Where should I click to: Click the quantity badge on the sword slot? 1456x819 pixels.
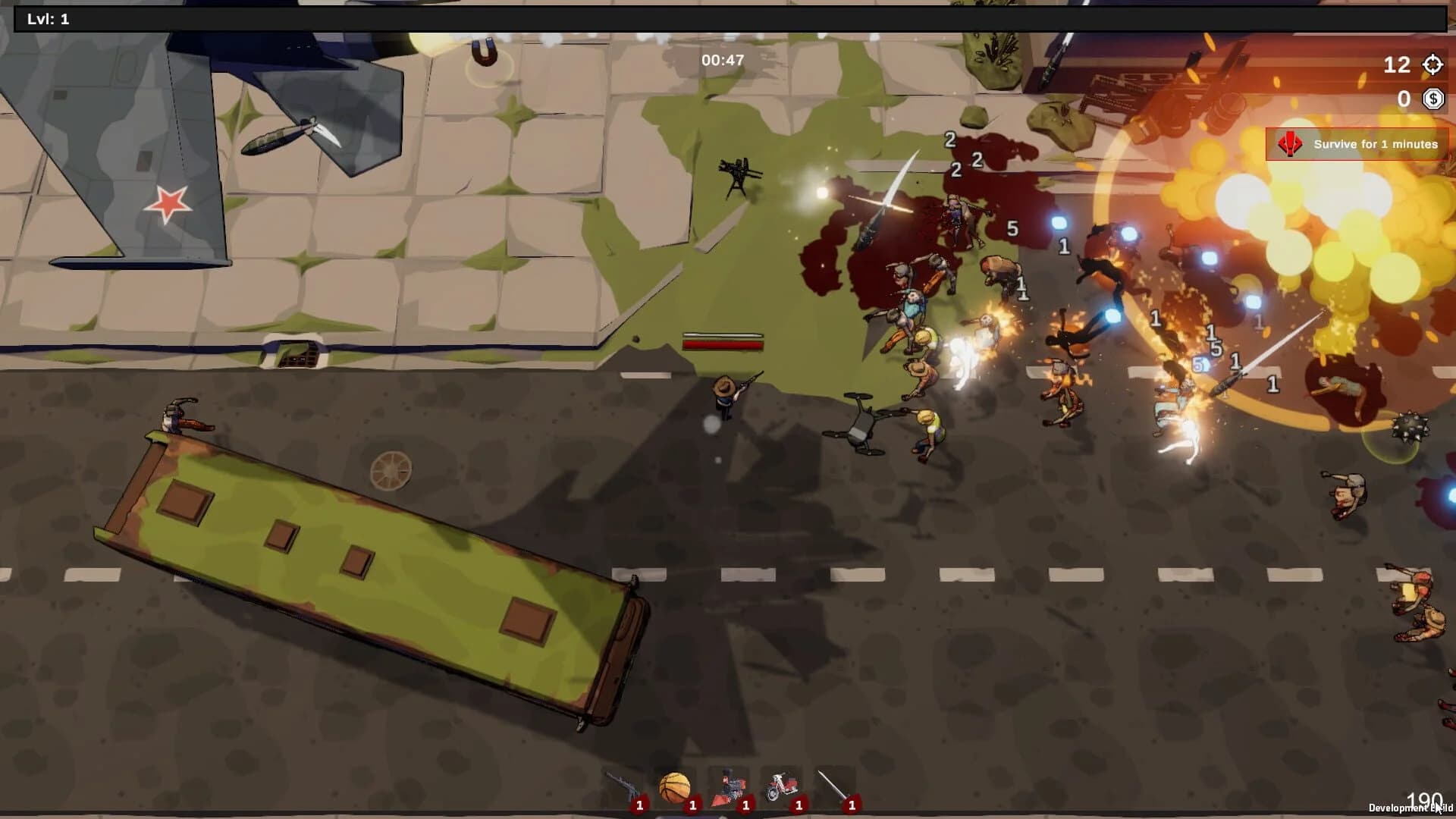pos(852,806)
